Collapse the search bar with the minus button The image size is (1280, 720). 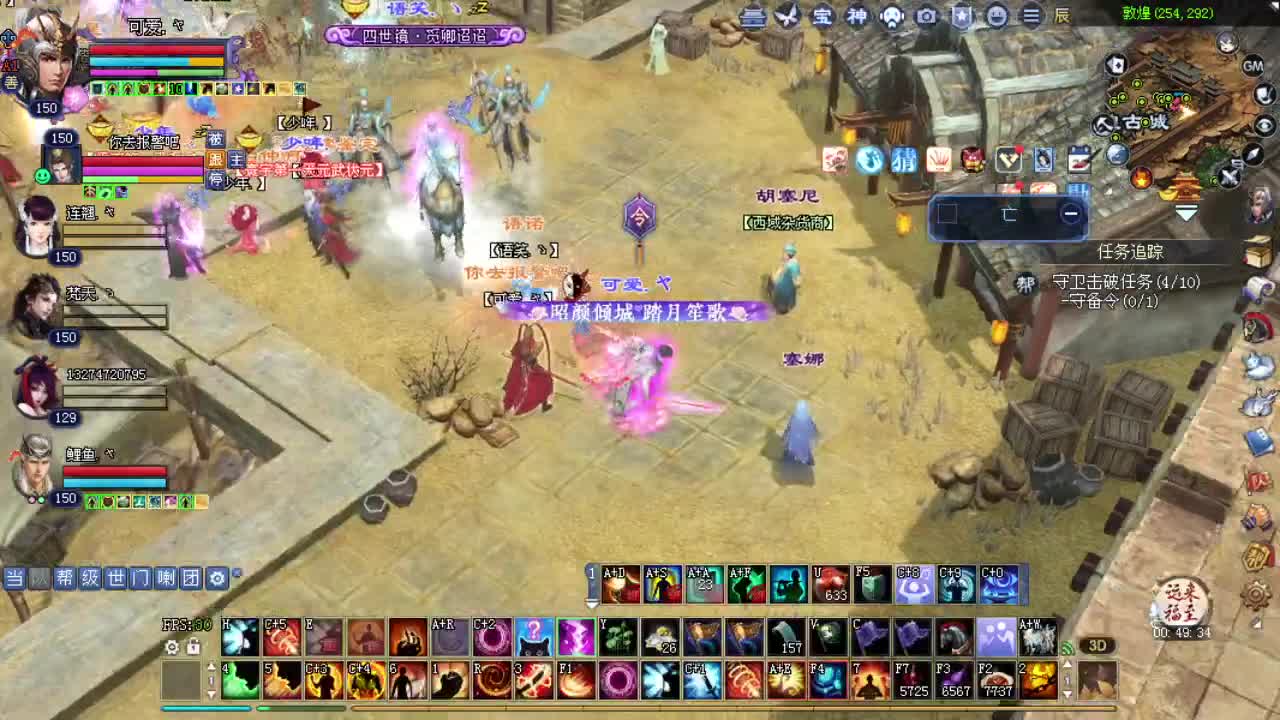[x=1071, y=212]
